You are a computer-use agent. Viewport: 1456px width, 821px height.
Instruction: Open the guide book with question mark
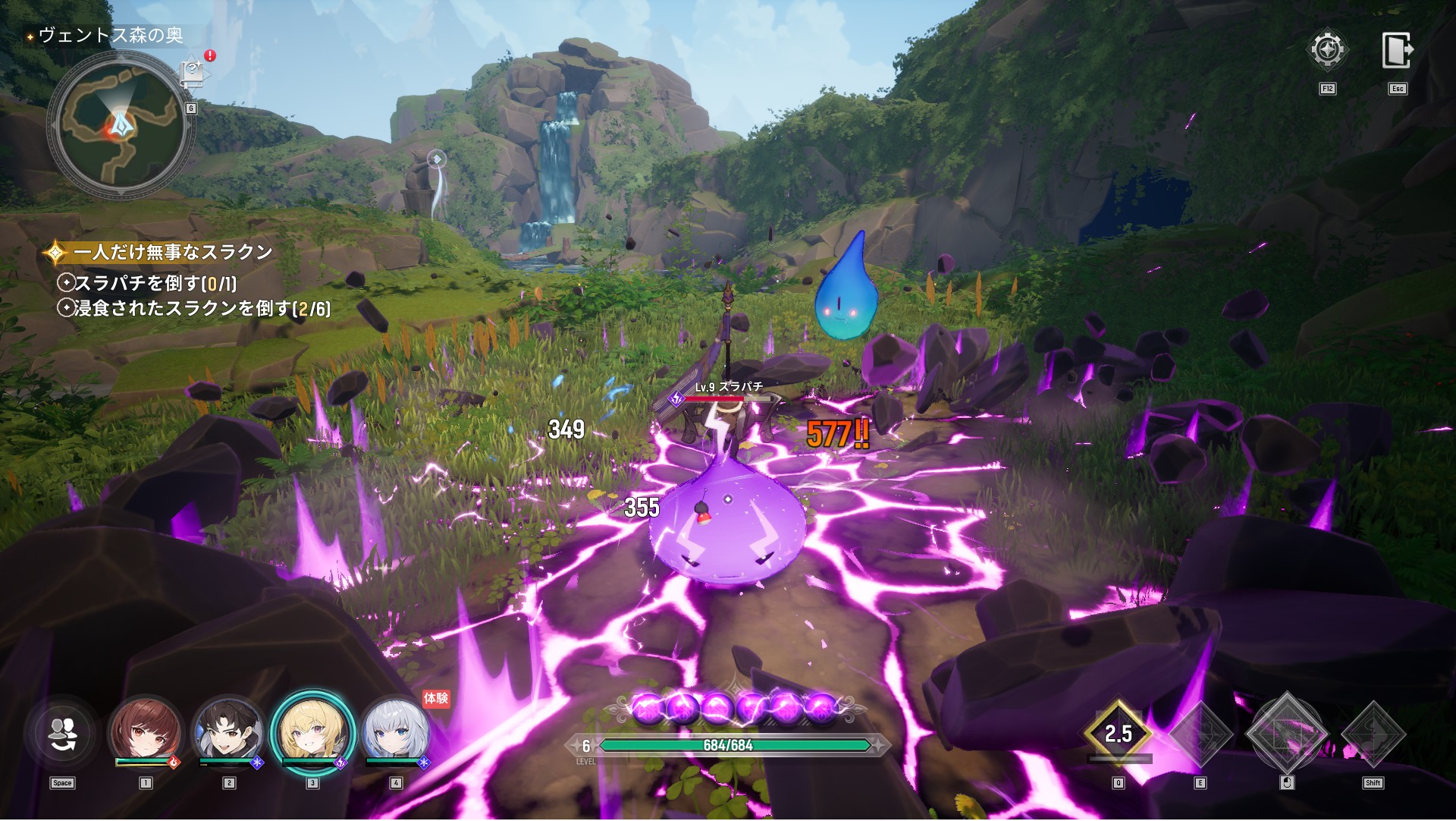coord(193,74)
